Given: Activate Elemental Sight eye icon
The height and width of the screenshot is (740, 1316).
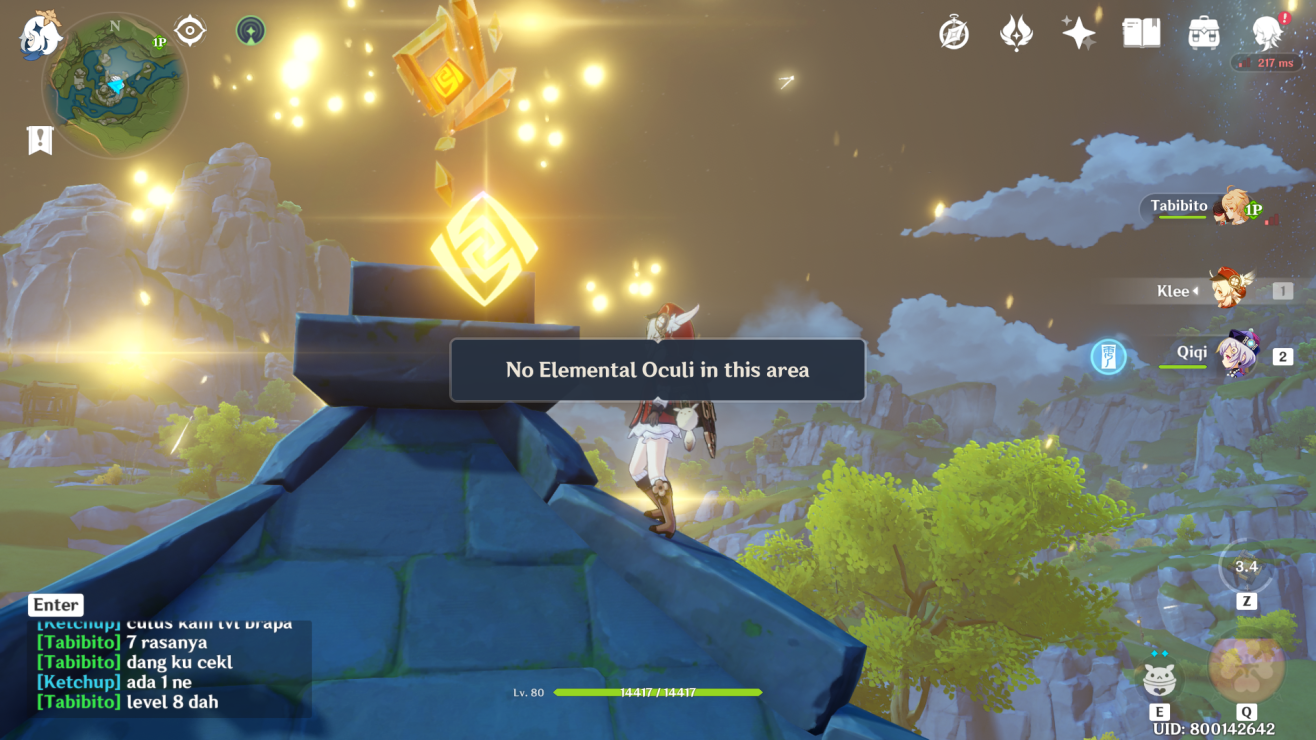Looking at the screenshot, I should (189, 30).
